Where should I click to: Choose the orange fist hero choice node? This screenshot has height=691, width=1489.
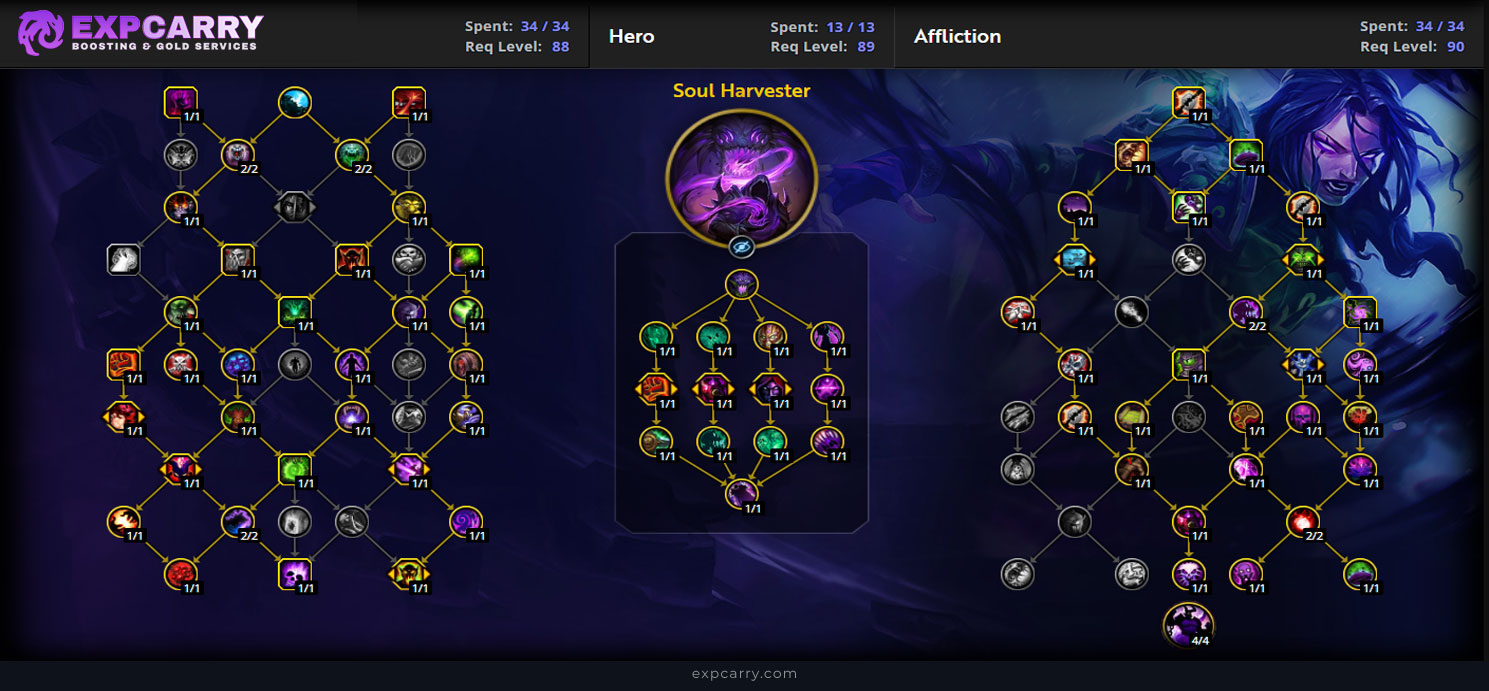pyautogui.click(x=654, y=388)
